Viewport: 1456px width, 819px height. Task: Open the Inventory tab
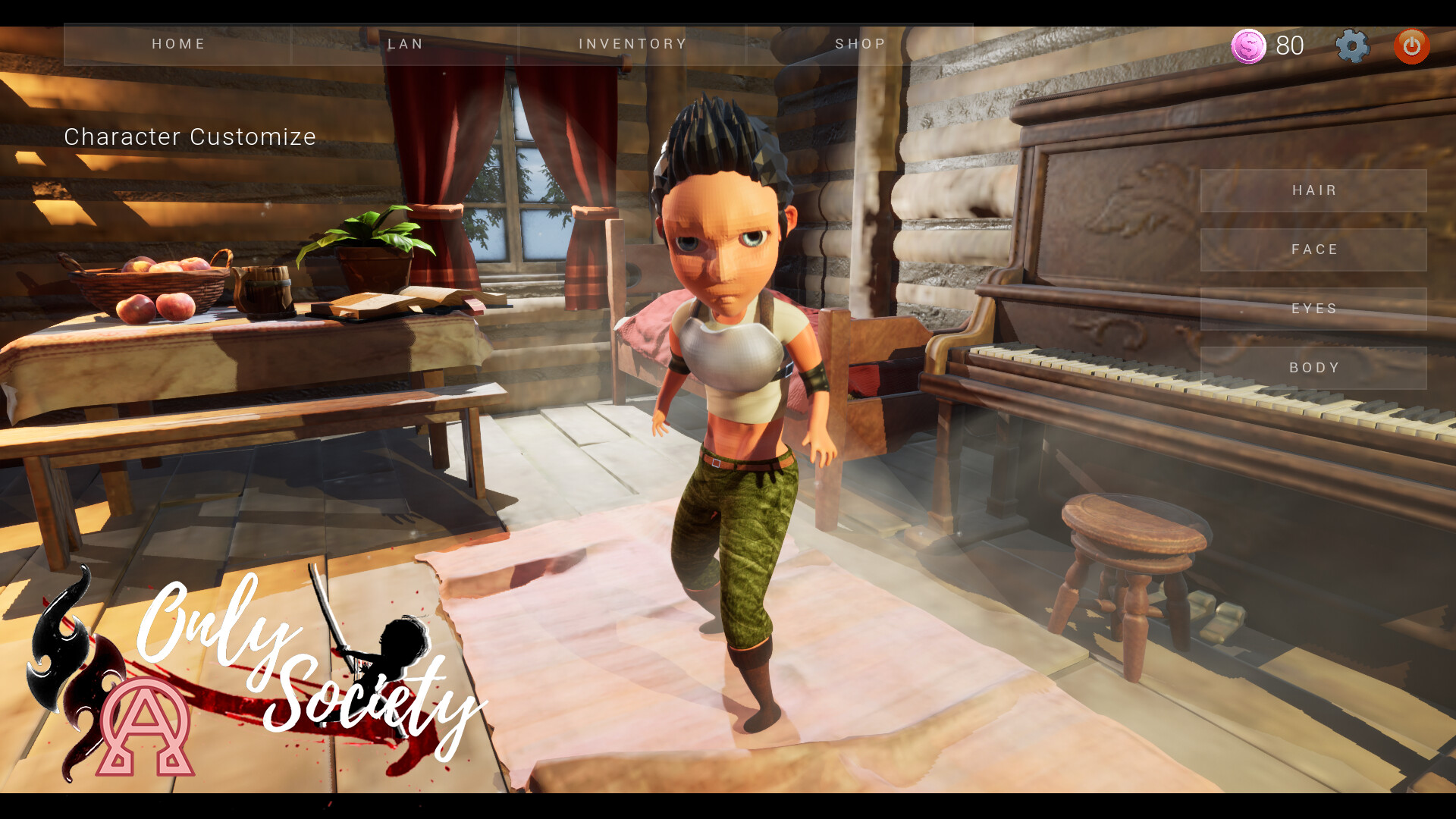[632, 44]
